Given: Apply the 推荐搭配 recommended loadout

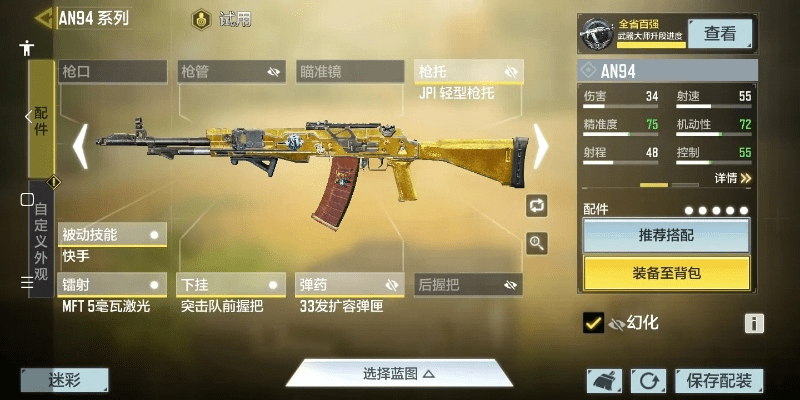Looking at the screenshot, I should [x=666, y=236].
